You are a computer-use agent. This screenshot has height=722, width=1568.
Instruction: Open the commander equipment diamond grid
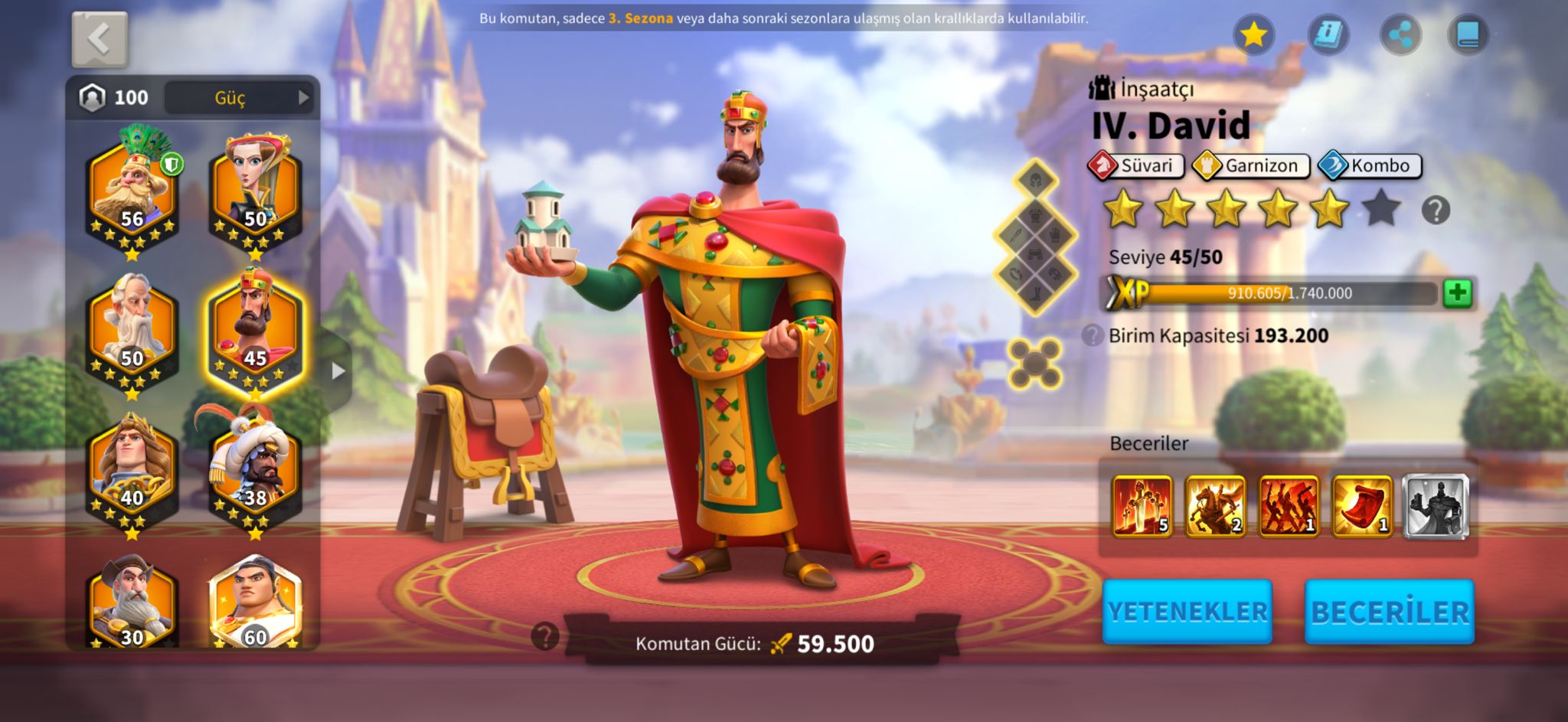[1035, 239]
